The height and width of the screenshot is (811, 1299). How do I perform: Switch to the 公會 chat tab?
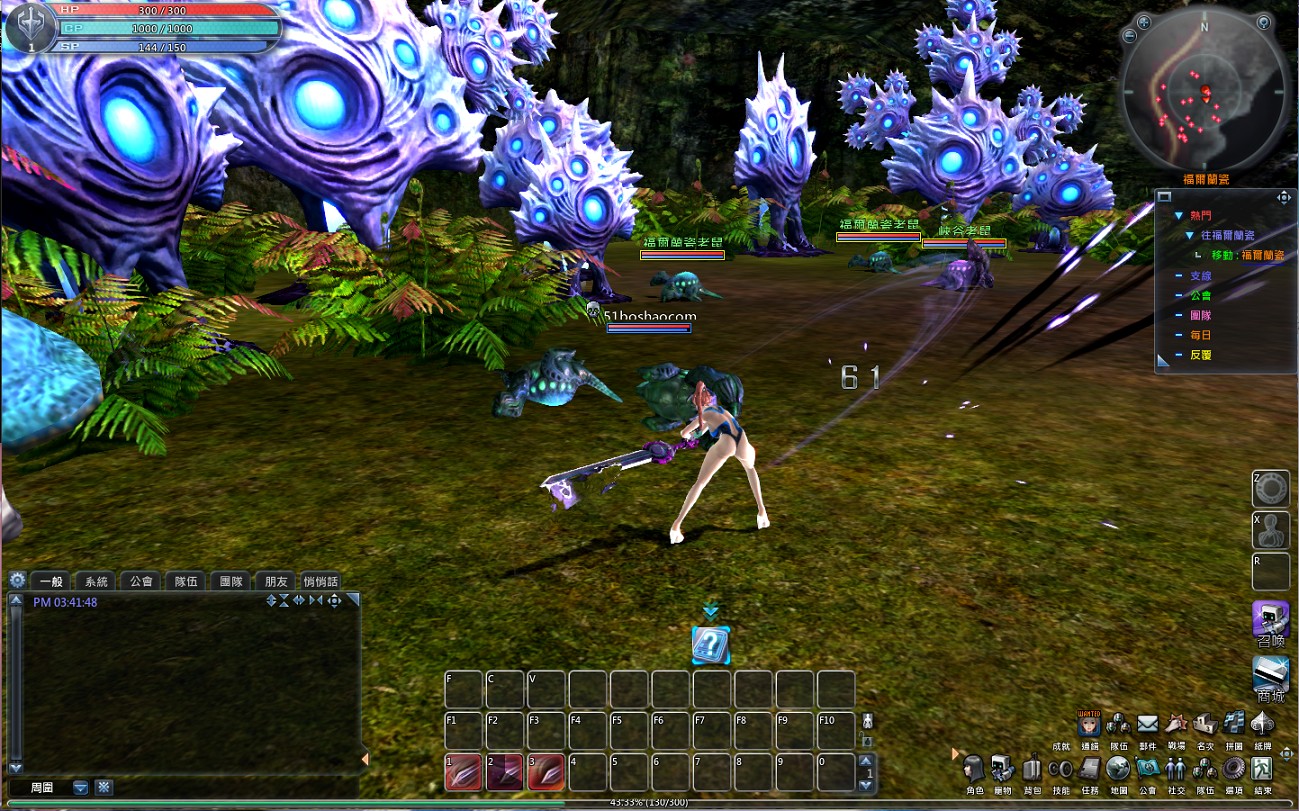click(x=141, y=581)
